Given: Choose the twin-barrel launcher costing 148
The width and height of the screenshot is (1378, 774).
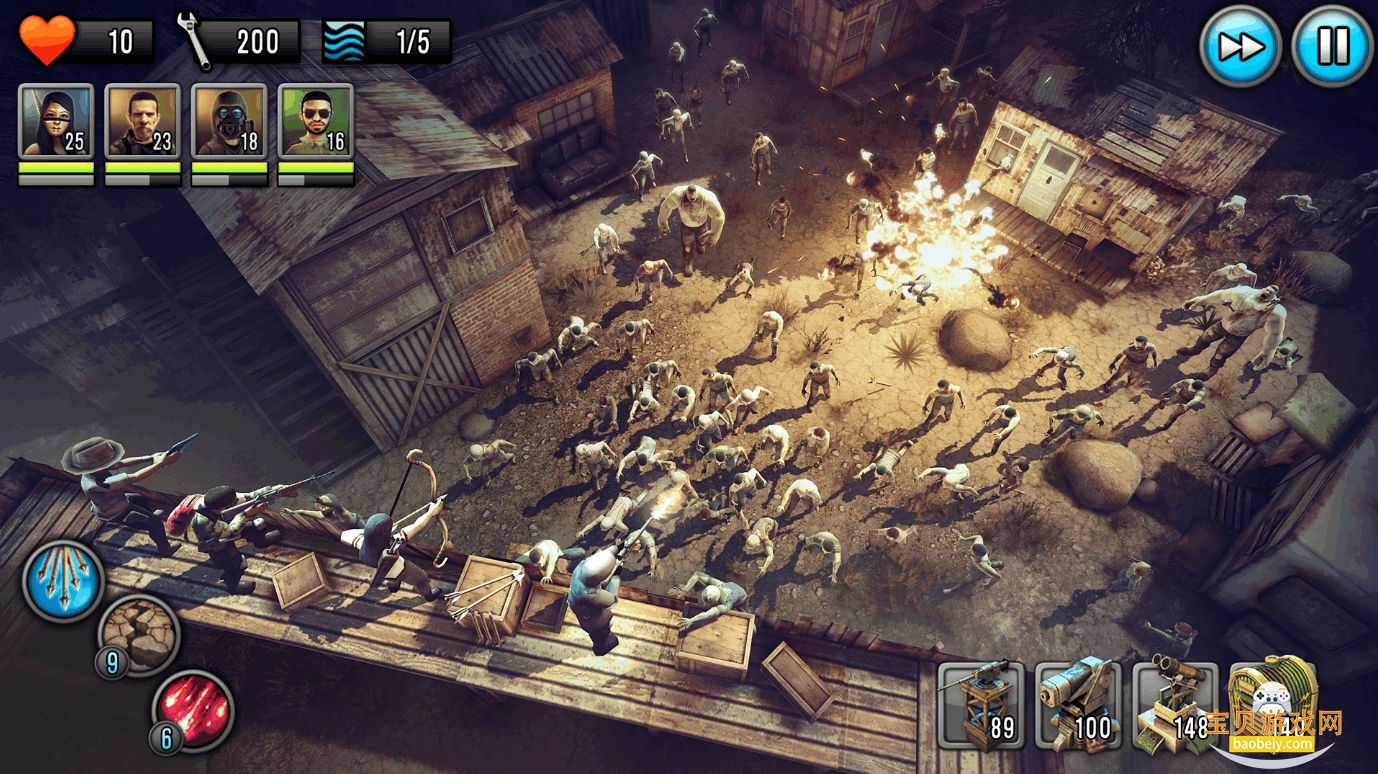Looking at the screenshot, I should click(1175, 705).
